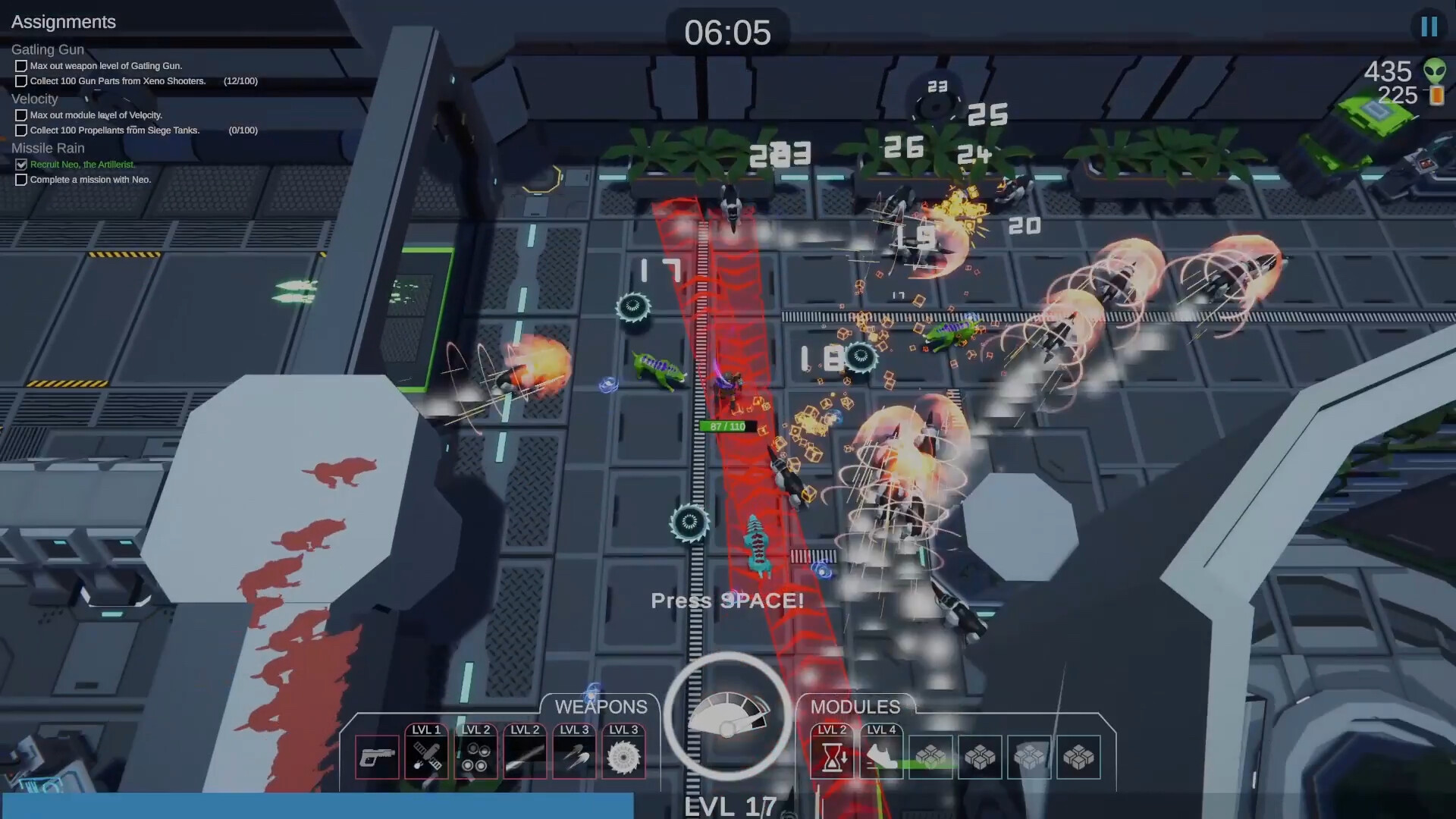The height and width of the screenshot is (819, 1456).
Task: Check Complete a mission with Neo
Action: tap(20, 180)
